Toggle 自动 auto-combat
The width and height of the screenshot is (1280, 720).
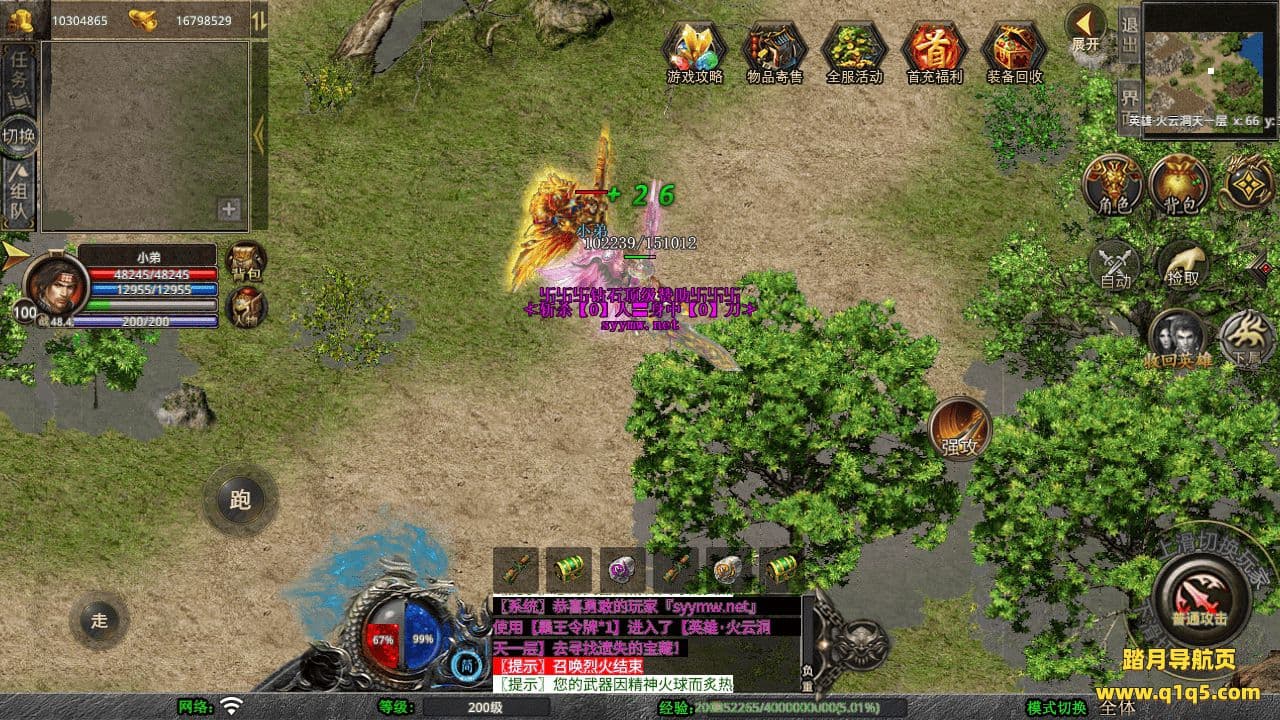click(1115, 266)
